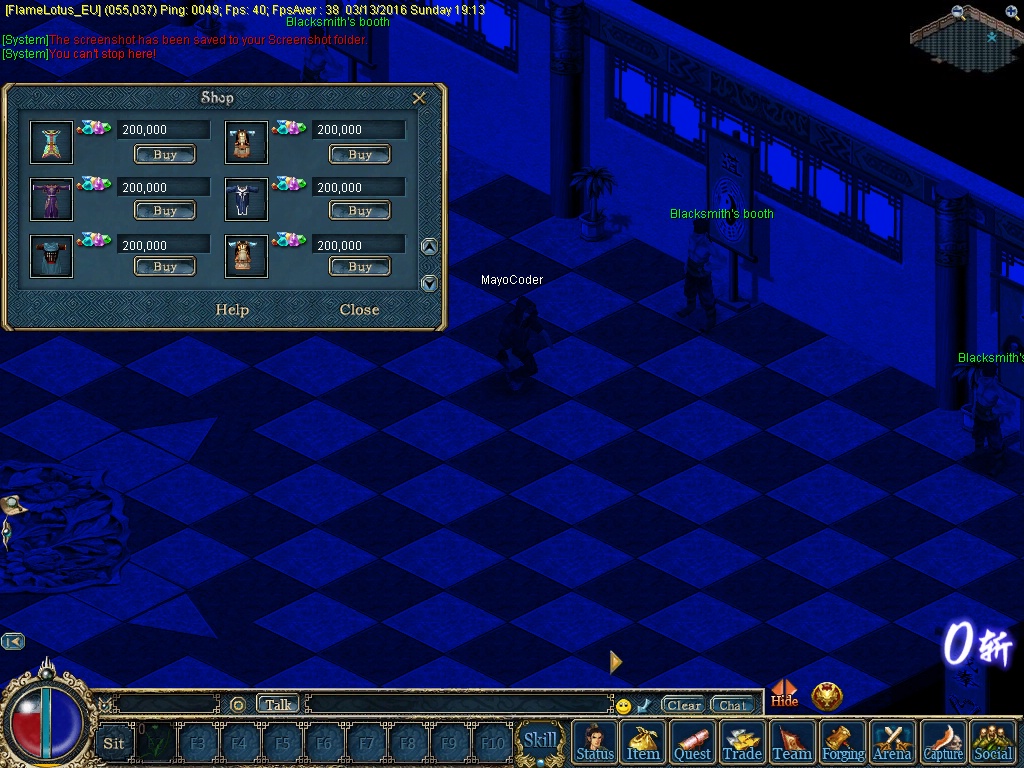The width and height of the screenshot is (1024, 768).
Task: Close the Shop window with the X
Action: [420, 98]
